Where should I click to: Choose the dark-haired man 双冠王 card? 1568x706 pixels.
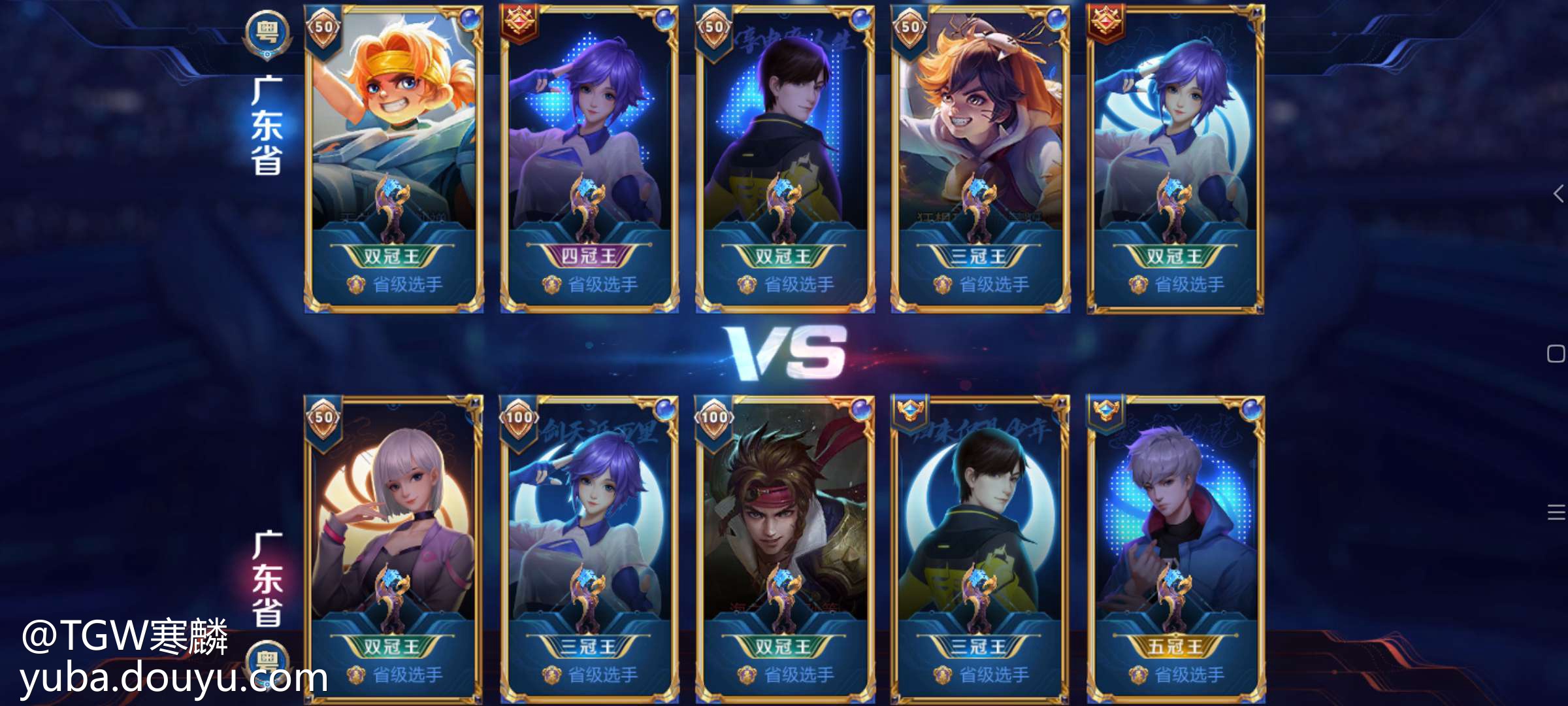(785, 158)
